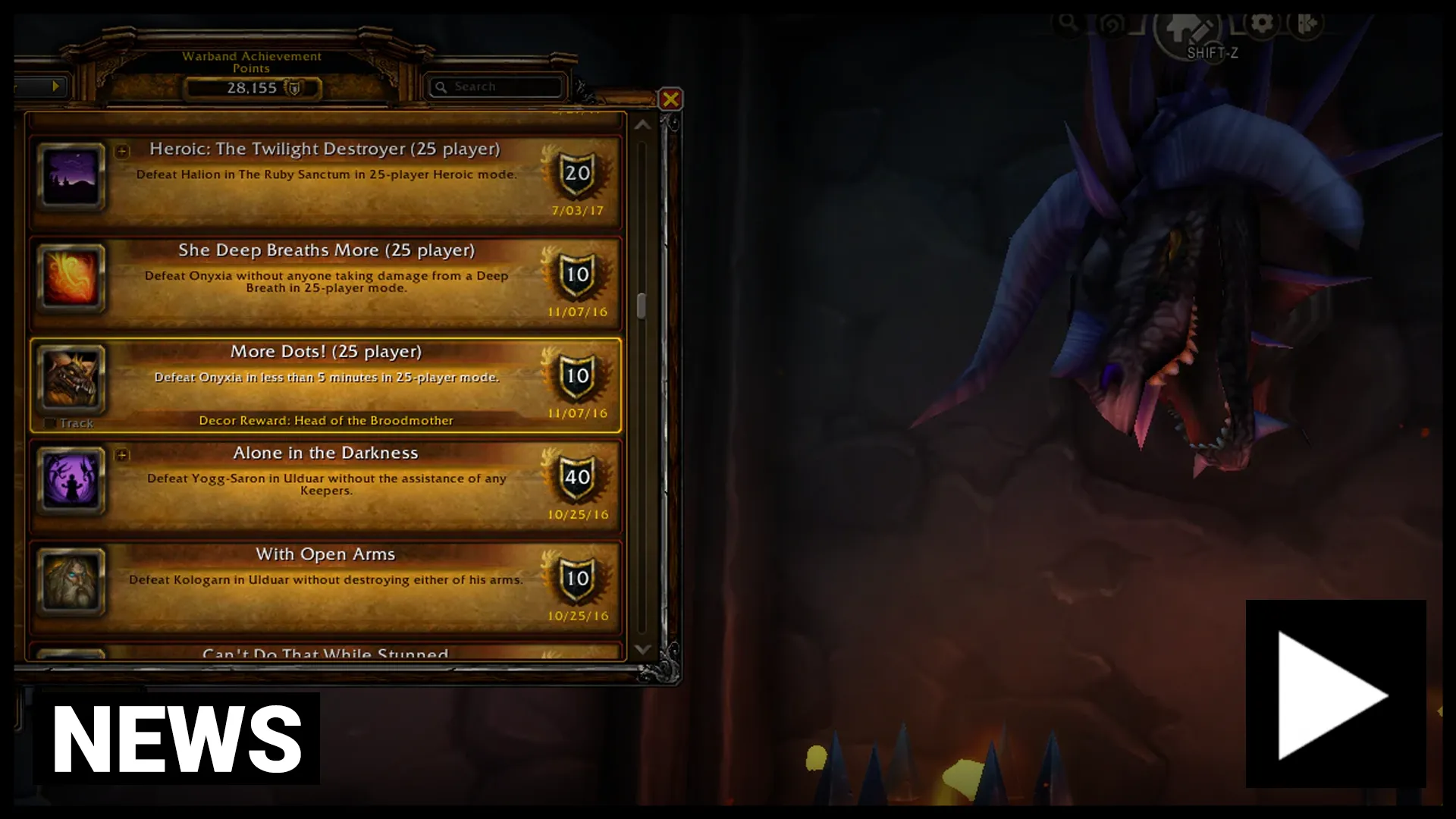
Task: Expand Heroic: The Twilight Destroyer criteria
Action: coord(122,152)
